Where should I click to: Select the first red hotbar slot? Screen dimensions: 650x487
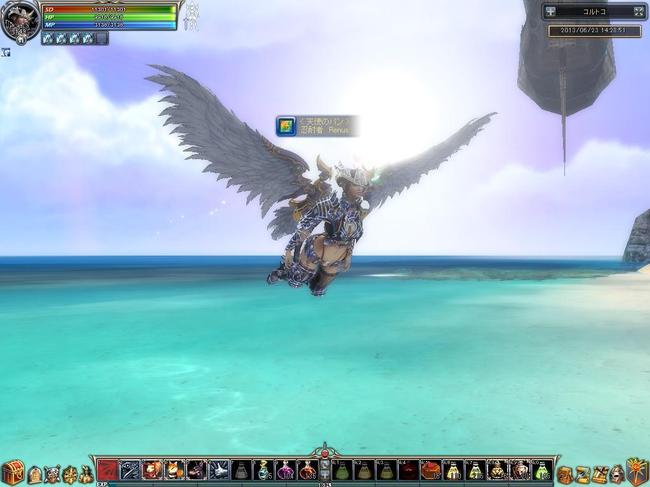[108, 470]
